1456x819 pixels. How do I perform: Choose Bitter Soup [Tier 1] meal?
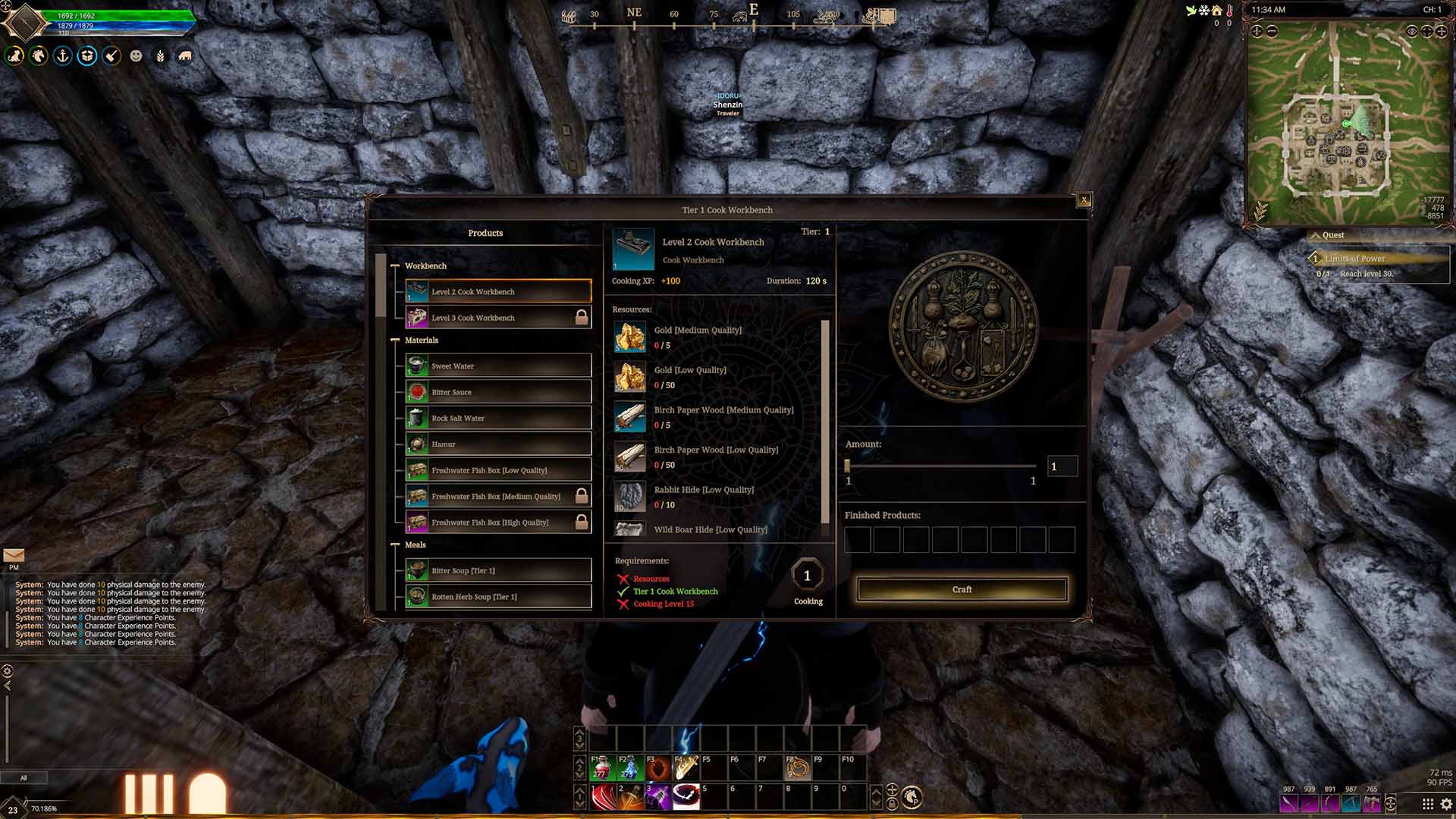coord(497,571)
